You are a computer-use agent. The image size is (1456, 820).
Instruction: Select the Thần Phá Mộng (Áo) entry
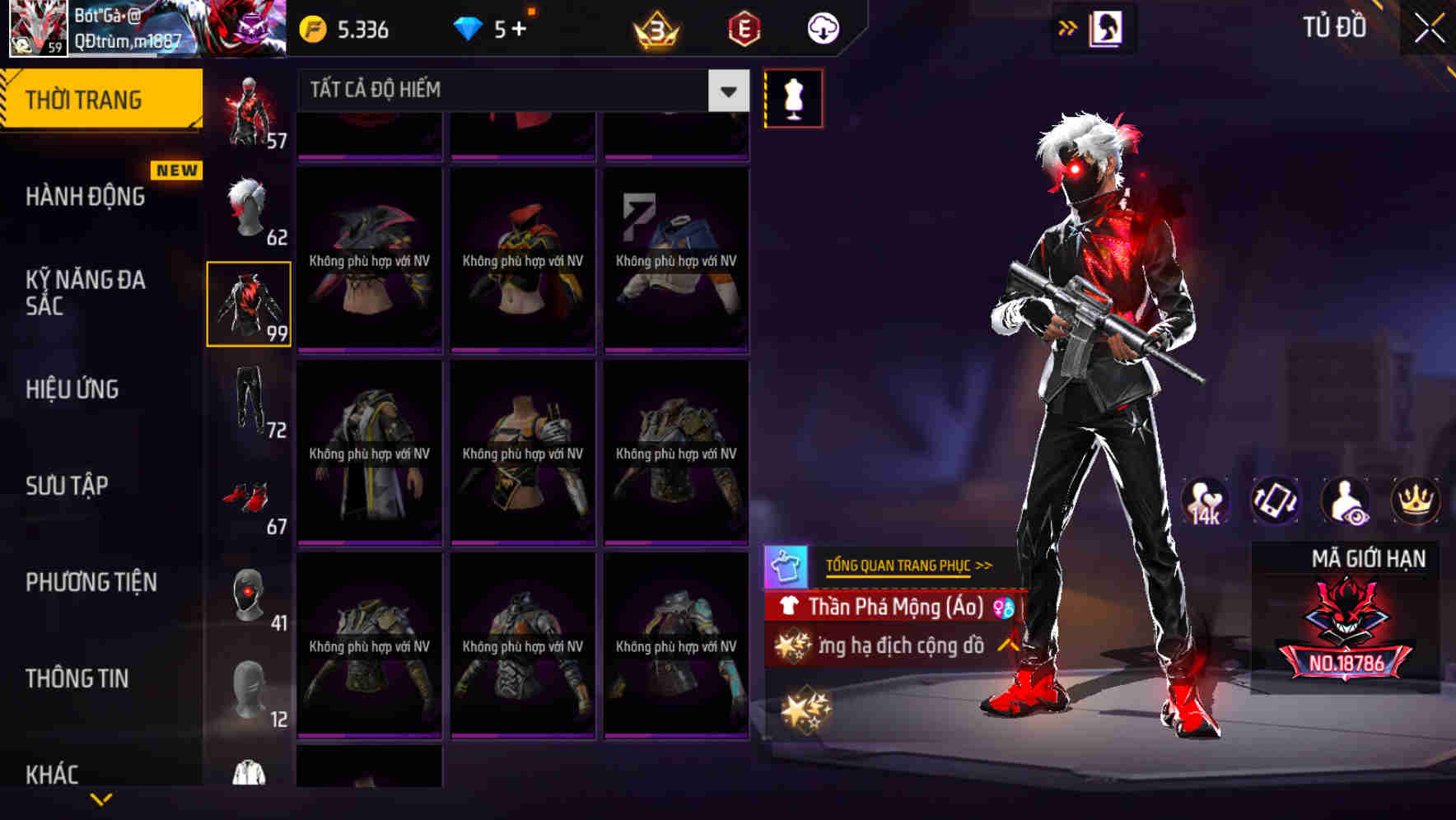885,608
